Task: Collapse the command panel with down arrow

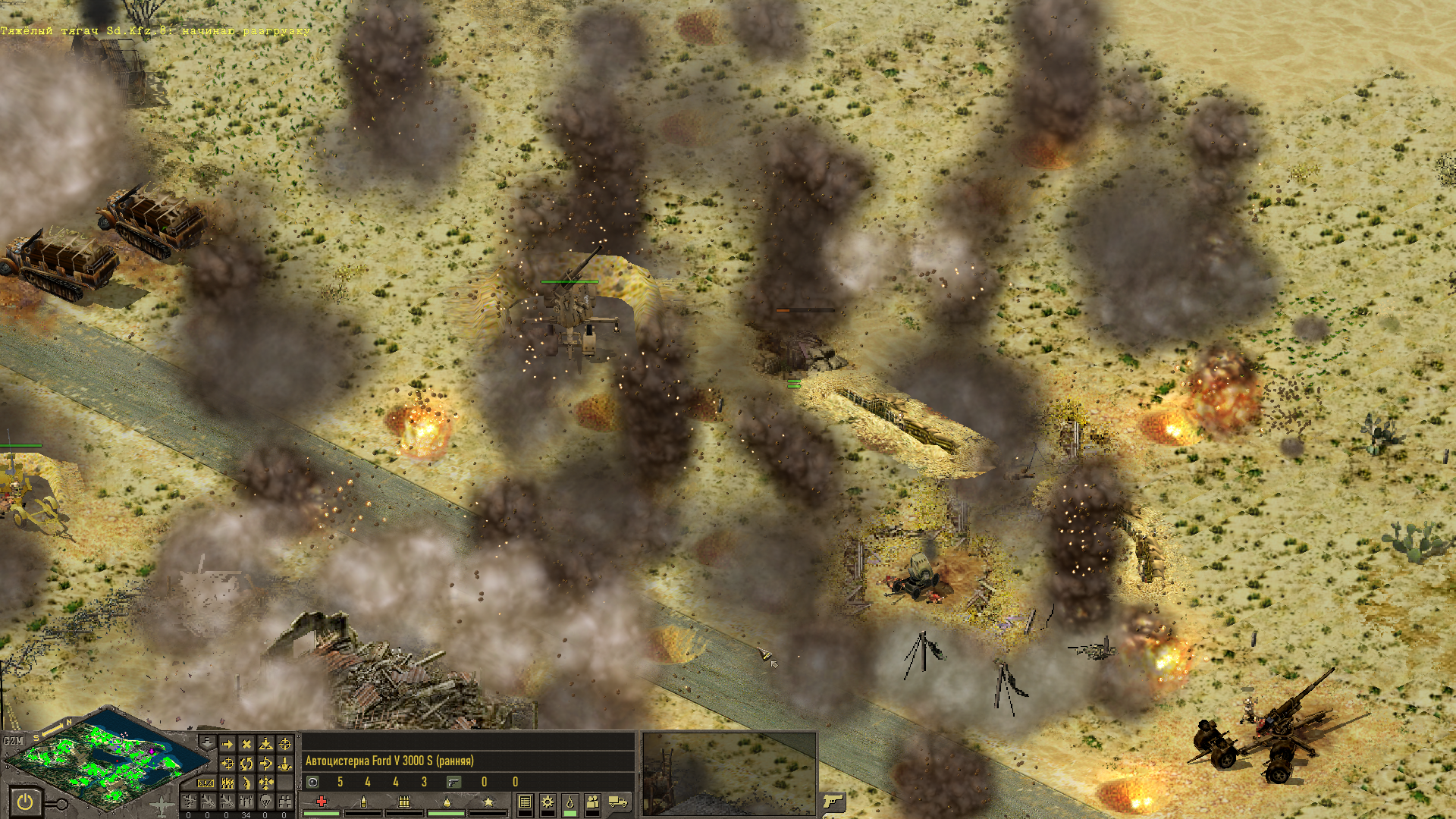Action: click(207, 742)
